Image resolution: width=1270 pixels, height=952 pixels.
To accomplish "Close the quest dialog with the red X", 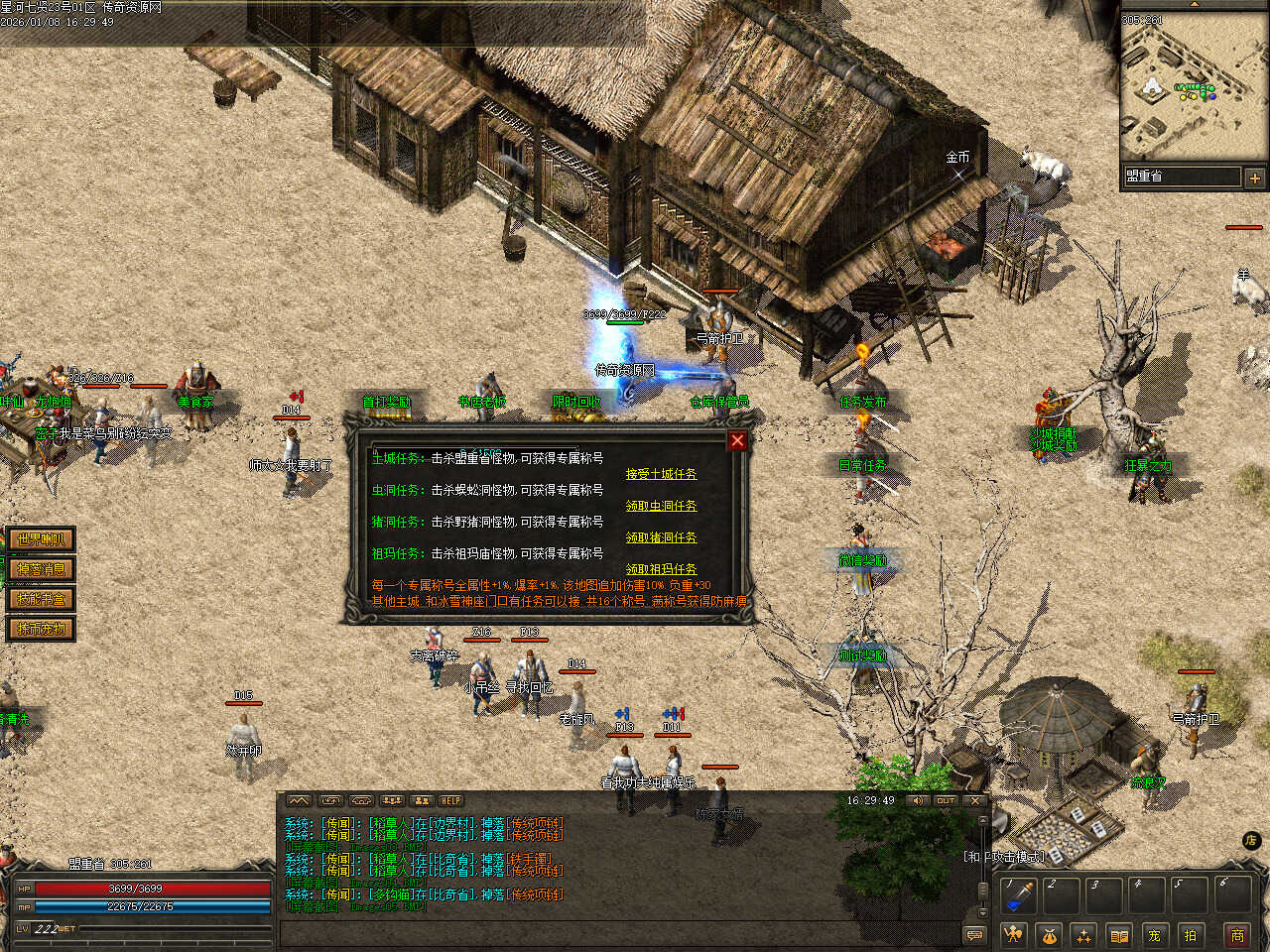I will 737,440.
